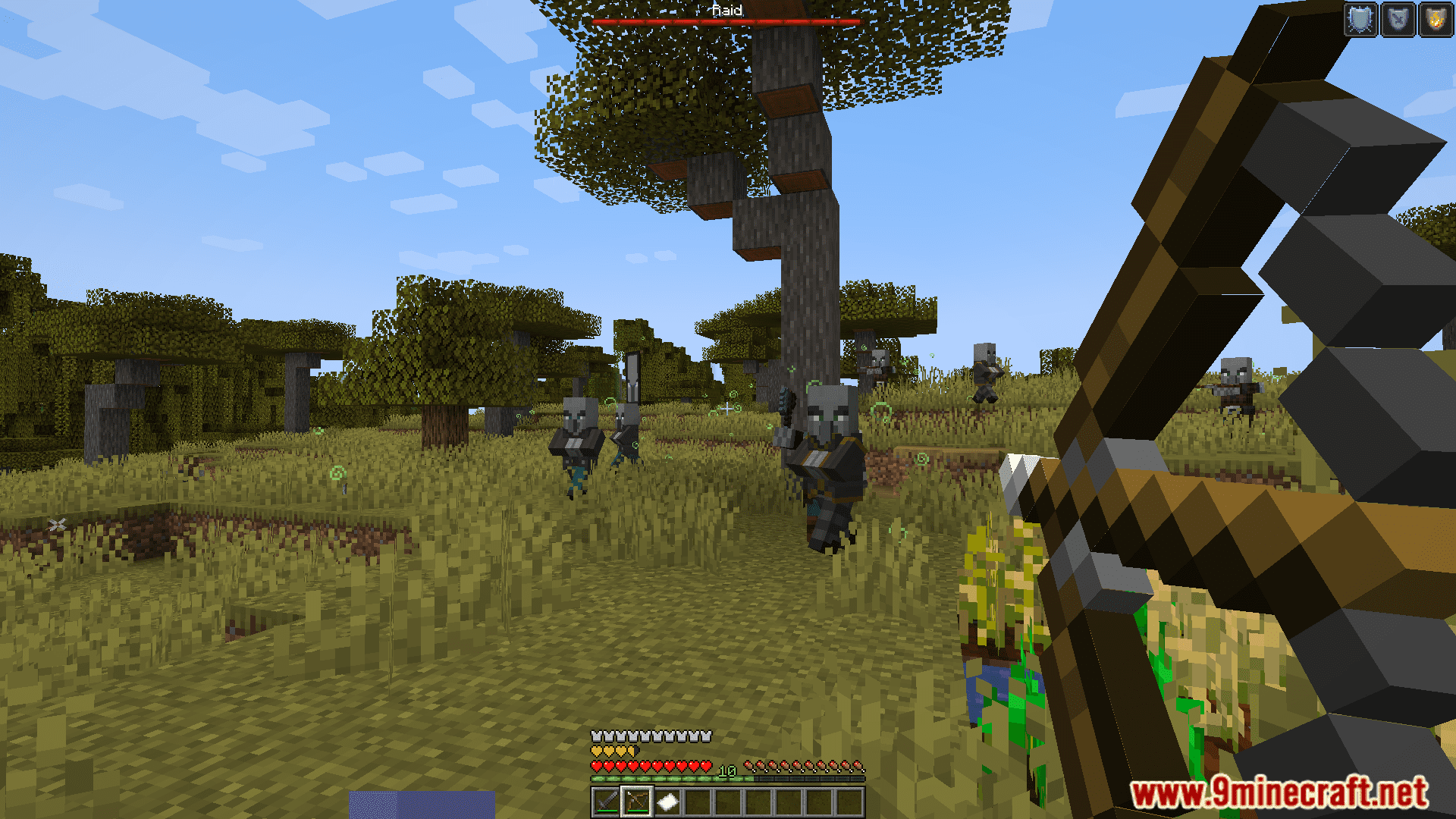
Task: Click the spiked shield status effect icon
Action: pyautogui.click(x=1361, y=20)
